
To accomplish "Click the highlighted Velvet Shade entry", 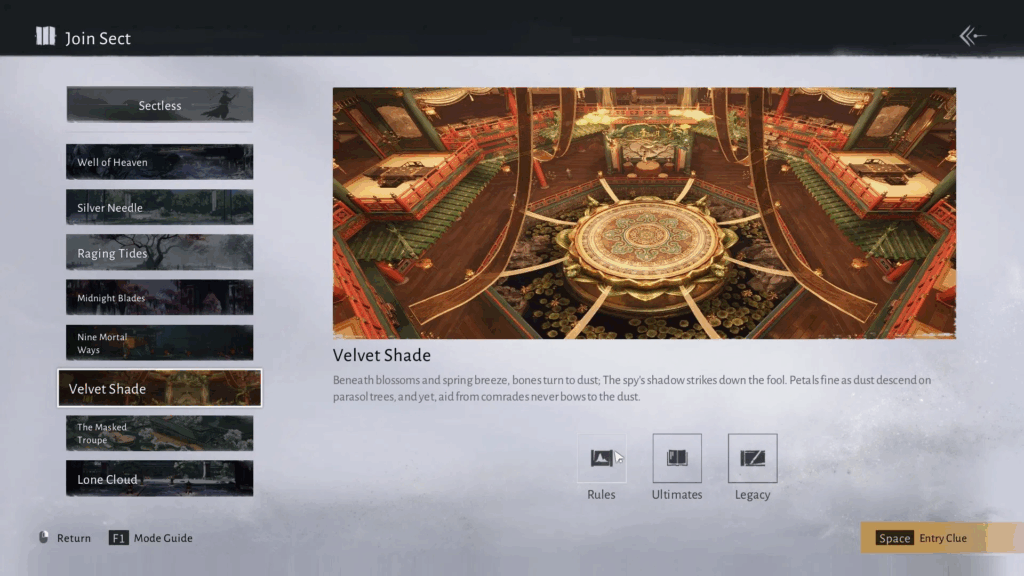I will (x=160, y=388).
